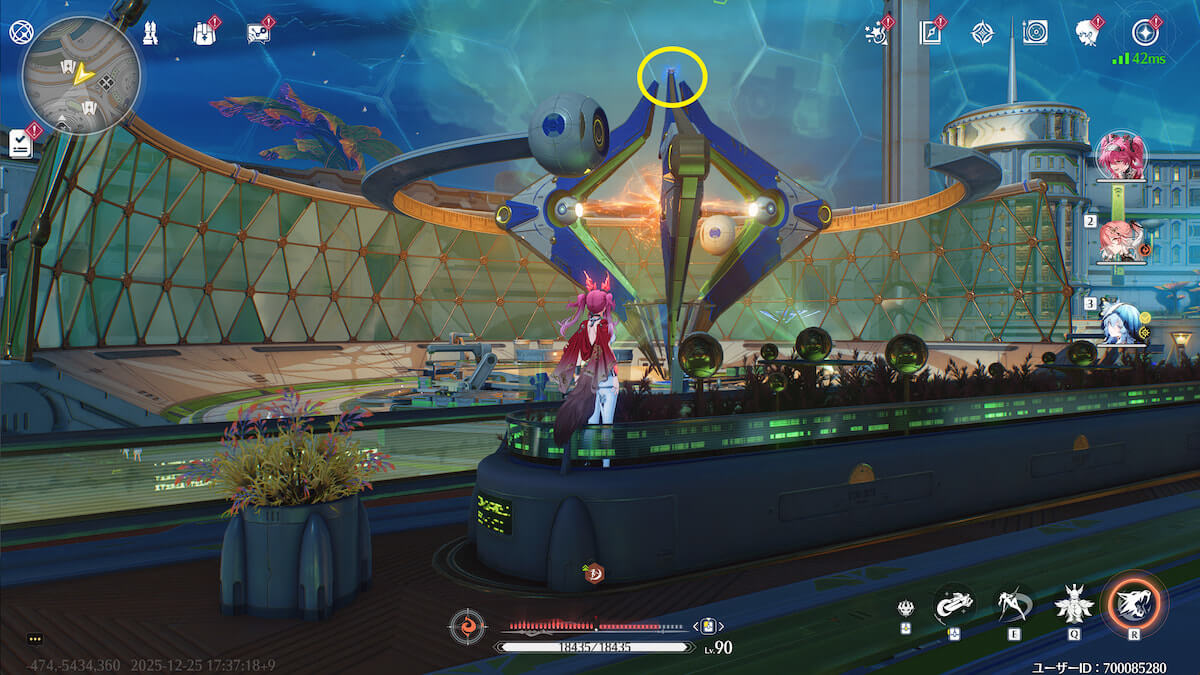Open the character silhouette icon
This screenshot has height=675, width=1200.
[1087, 33]
